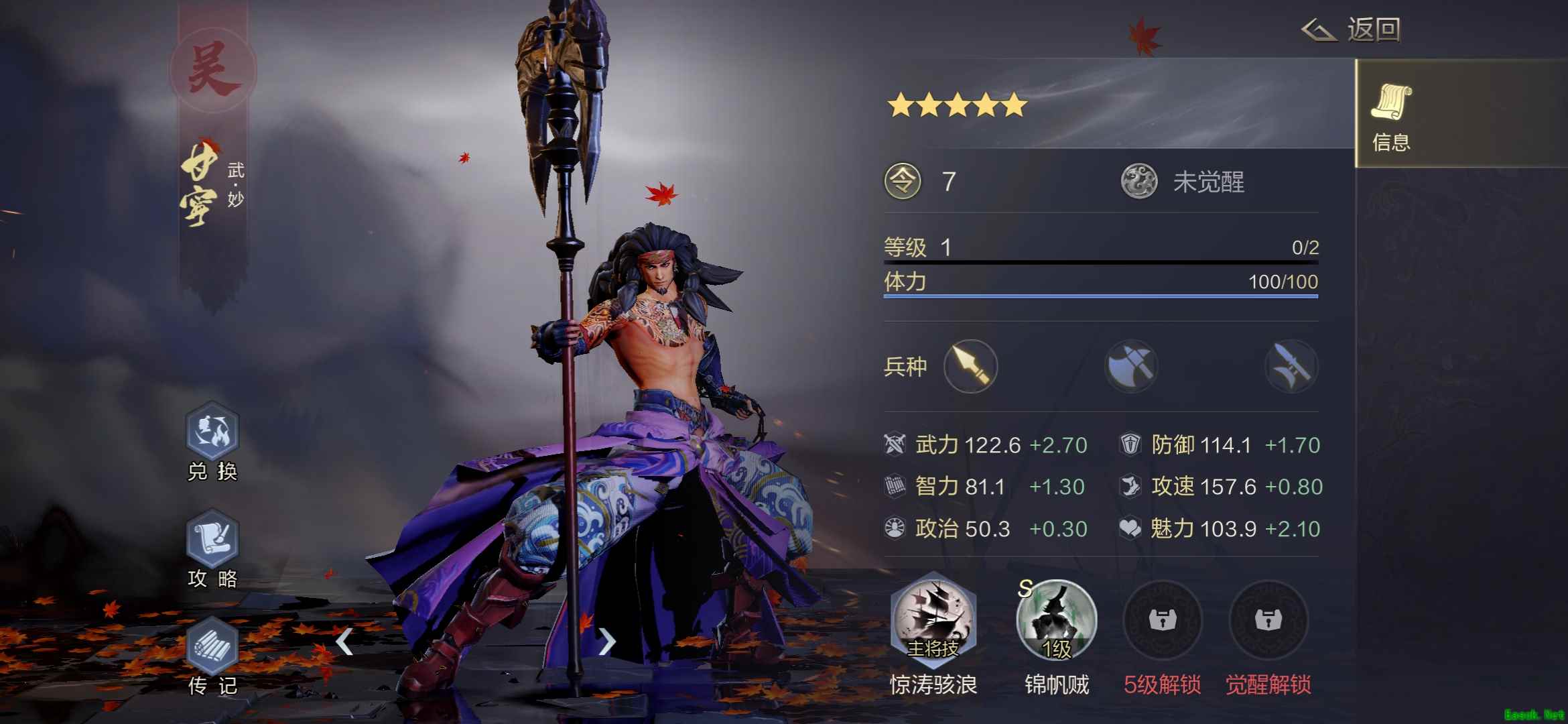Choose the halberd troop type icon

1291,366
